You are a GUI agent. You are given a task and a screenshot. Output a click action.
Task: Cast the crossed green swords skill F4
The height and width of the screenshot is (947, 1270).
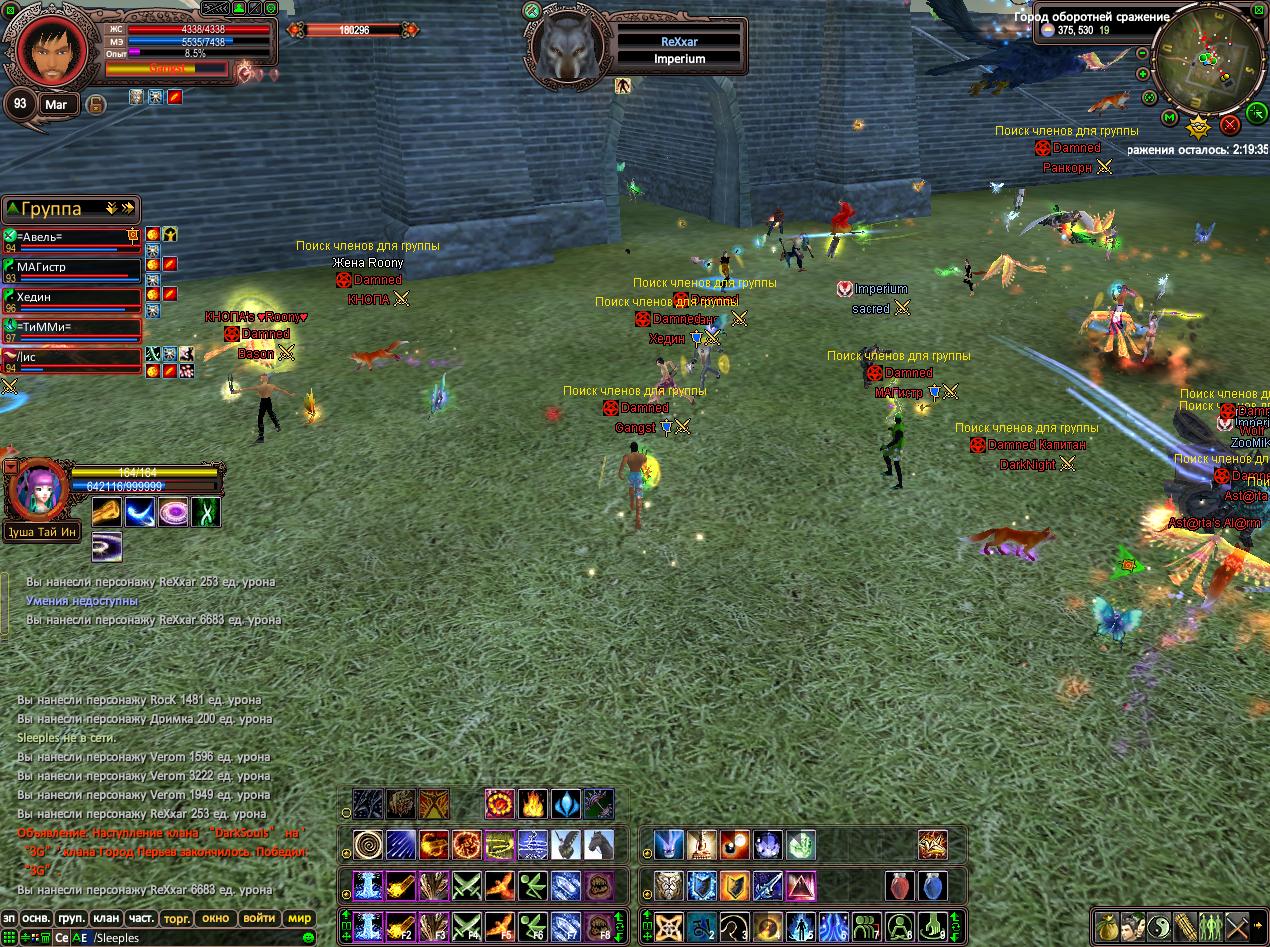tap(467, 926)
